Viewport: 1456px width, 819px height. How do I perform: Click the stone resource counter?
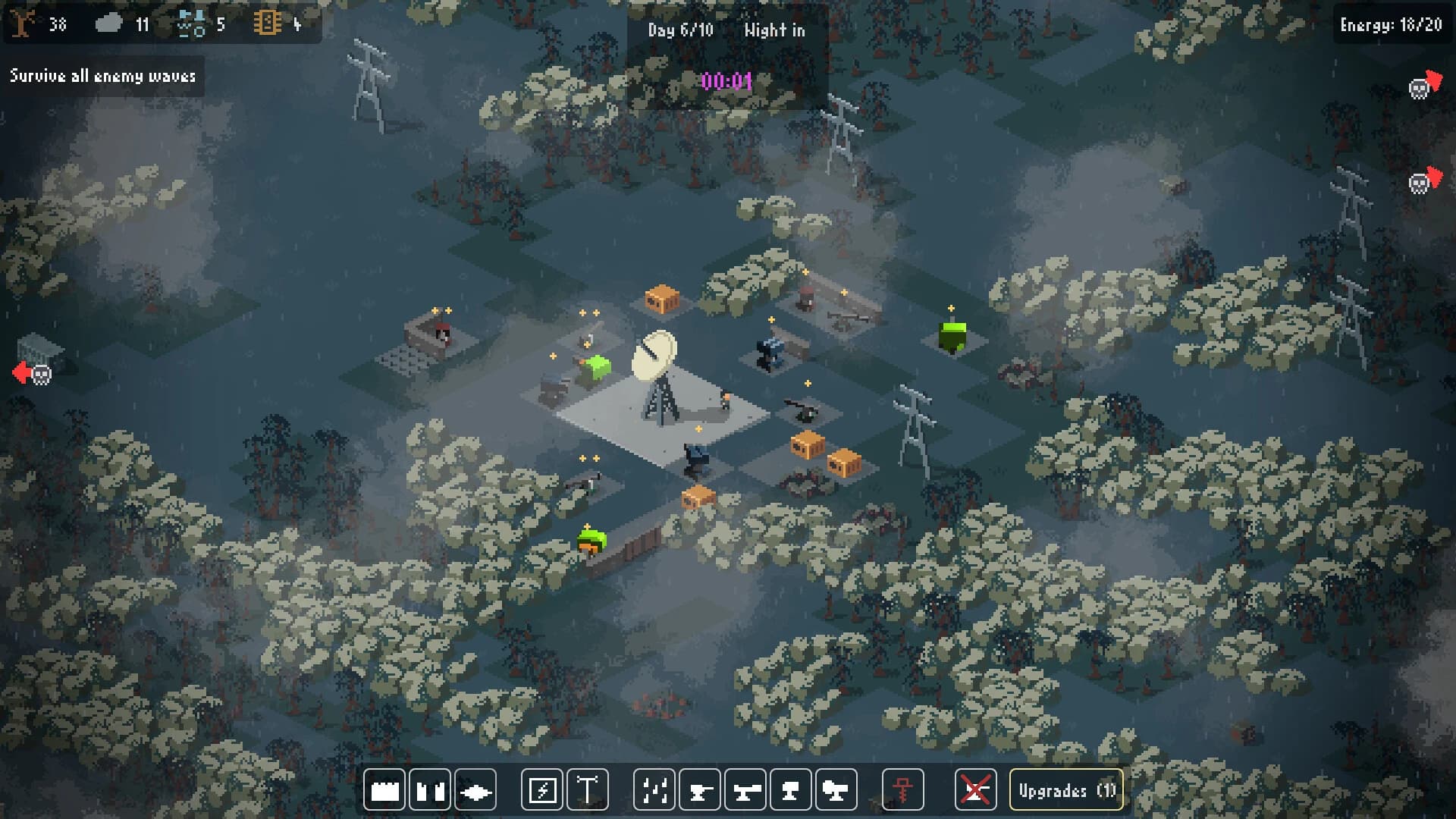(x=125, y=24)
